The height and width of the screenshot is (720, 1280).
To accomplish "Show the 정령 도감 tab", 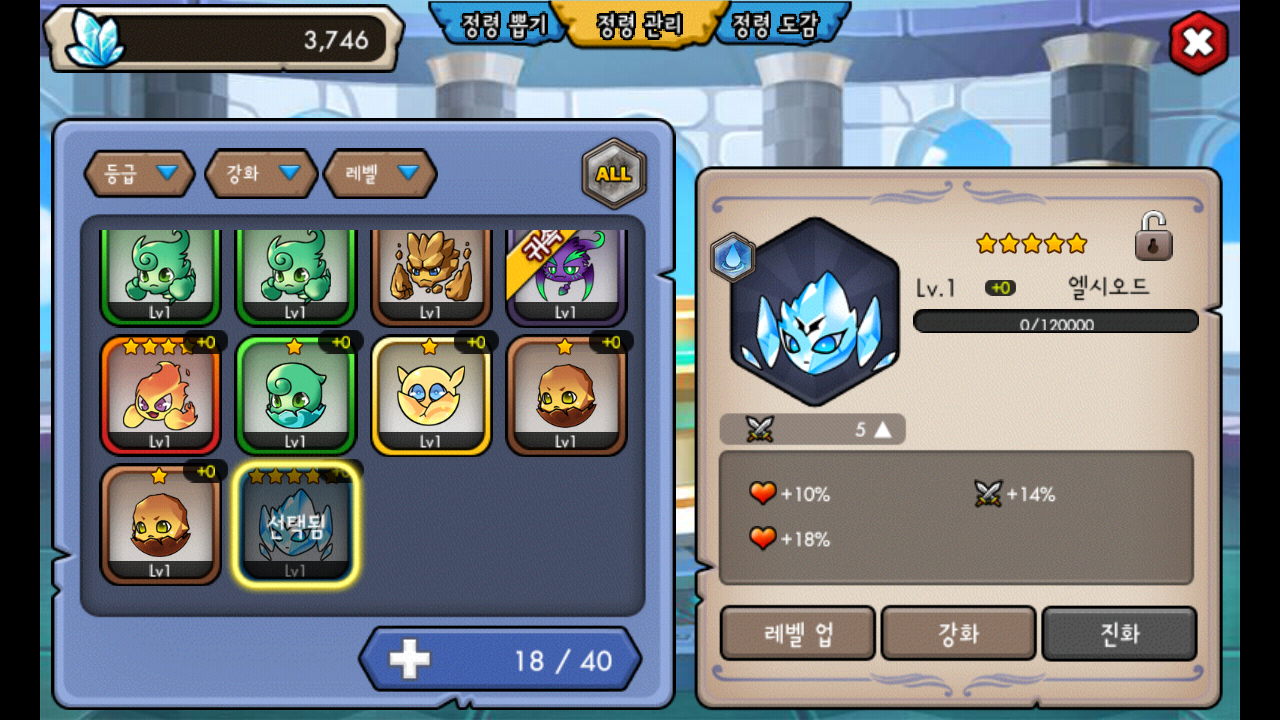I will (x=777, y=26).
